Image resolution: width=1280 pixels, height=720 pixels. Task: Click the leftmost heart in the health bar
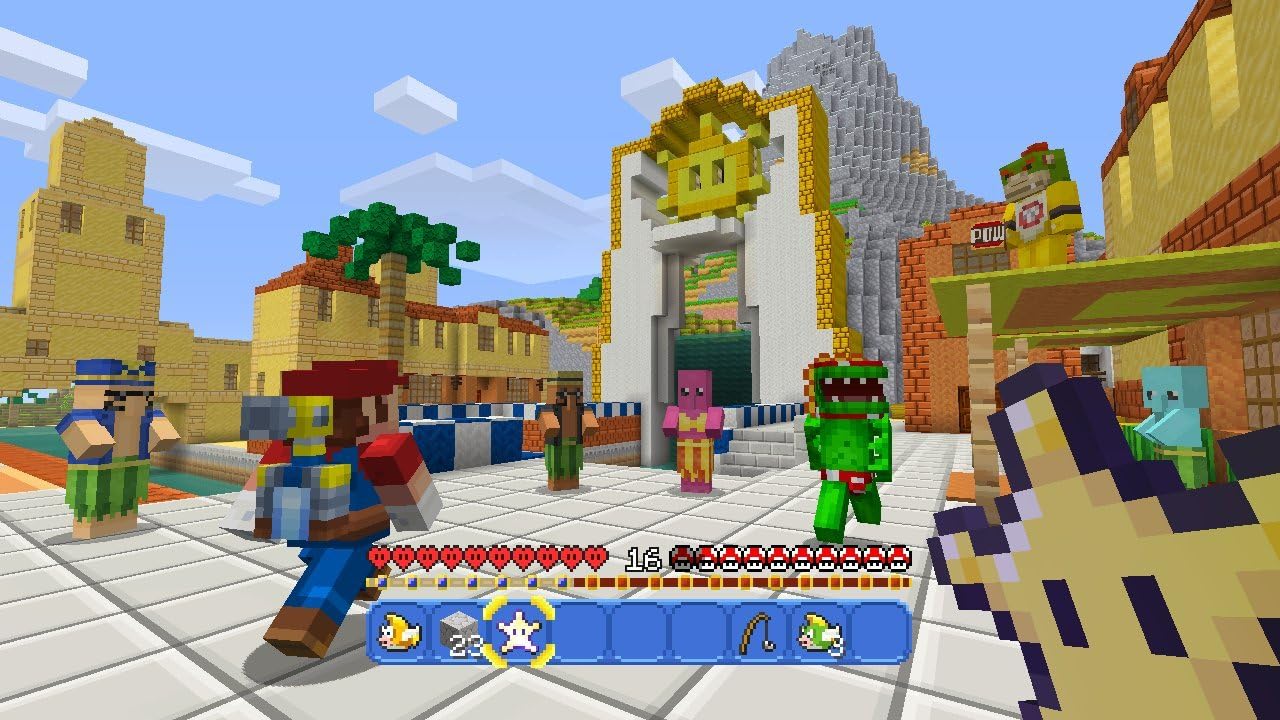(381, 559)
